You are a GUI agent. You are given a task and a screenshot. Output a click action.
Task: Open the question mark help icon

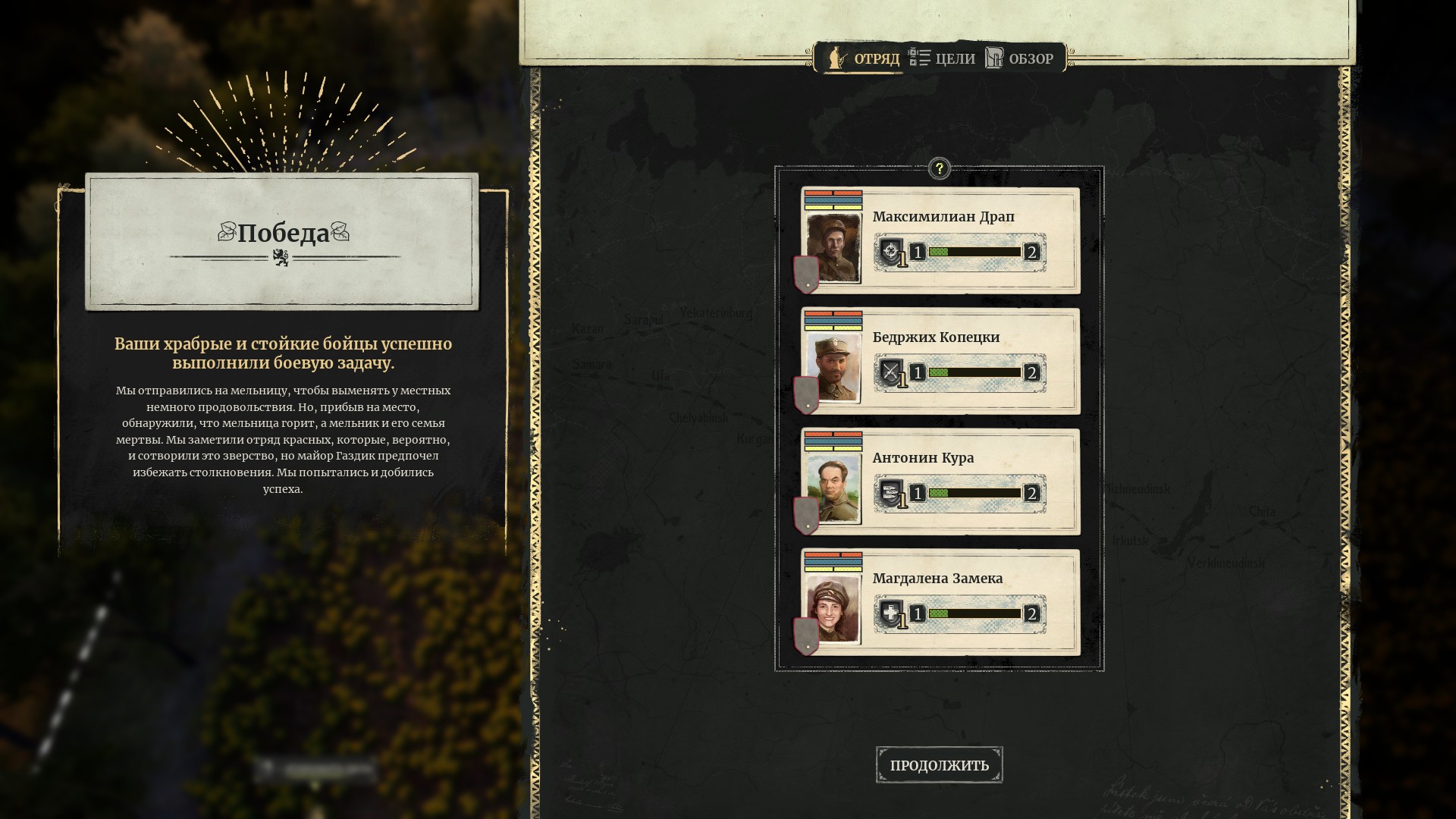tap(939, 168)
